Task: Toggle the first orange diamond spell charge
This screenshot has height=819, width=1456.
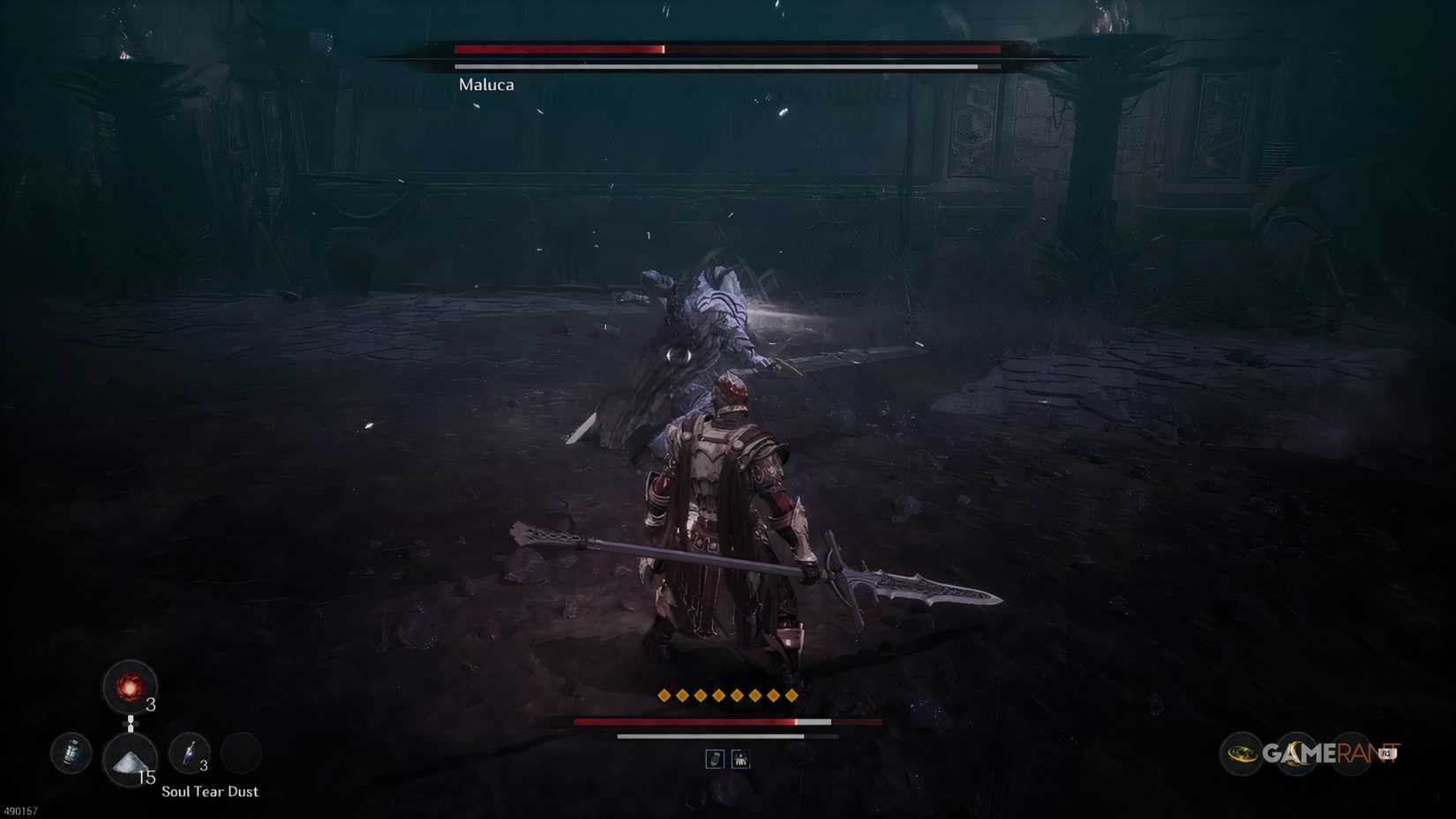Action: coord(664,695)
